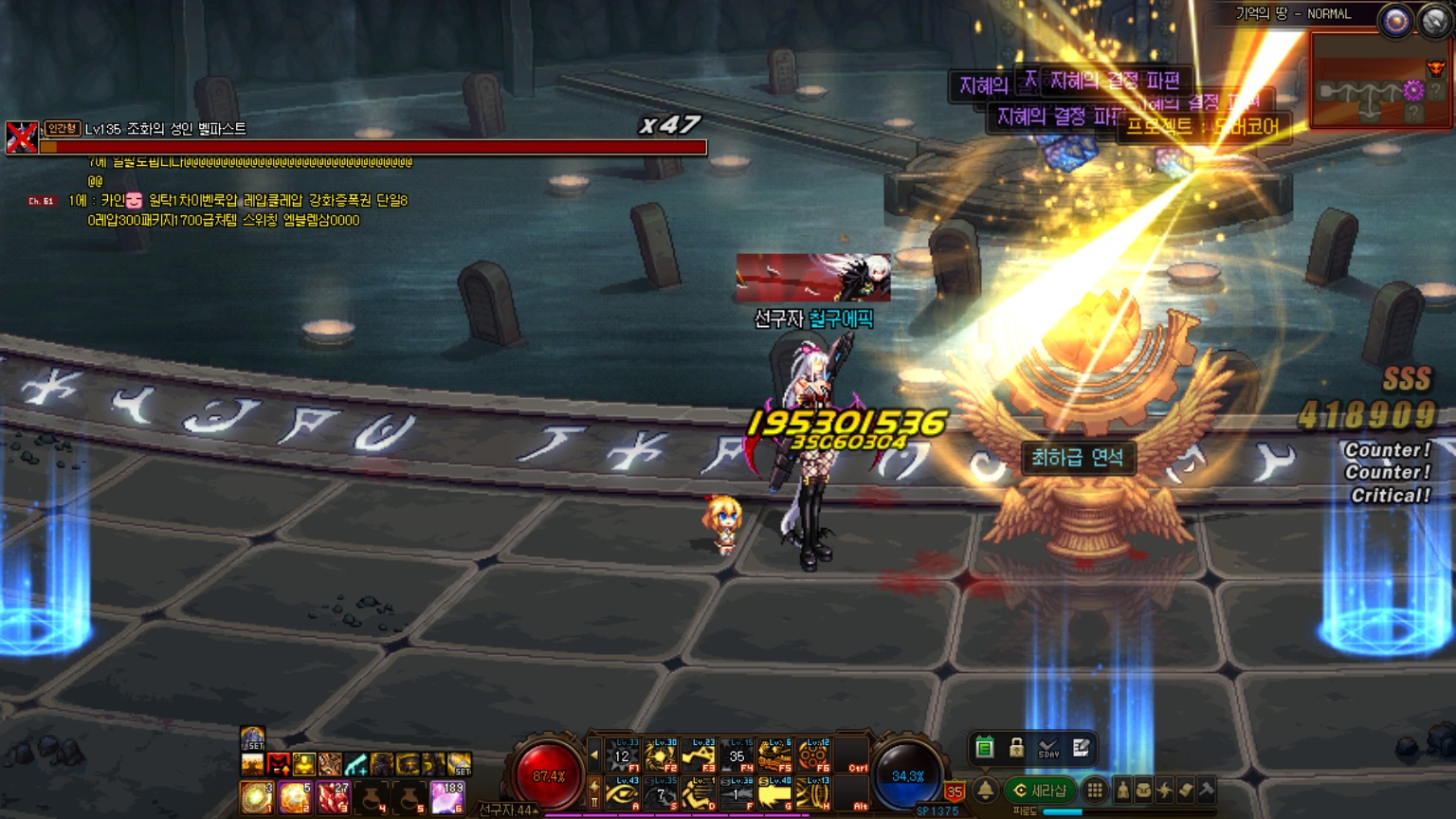Activate the golden eye skill on A
The image size is (1456, 819).
coord(622,794)
